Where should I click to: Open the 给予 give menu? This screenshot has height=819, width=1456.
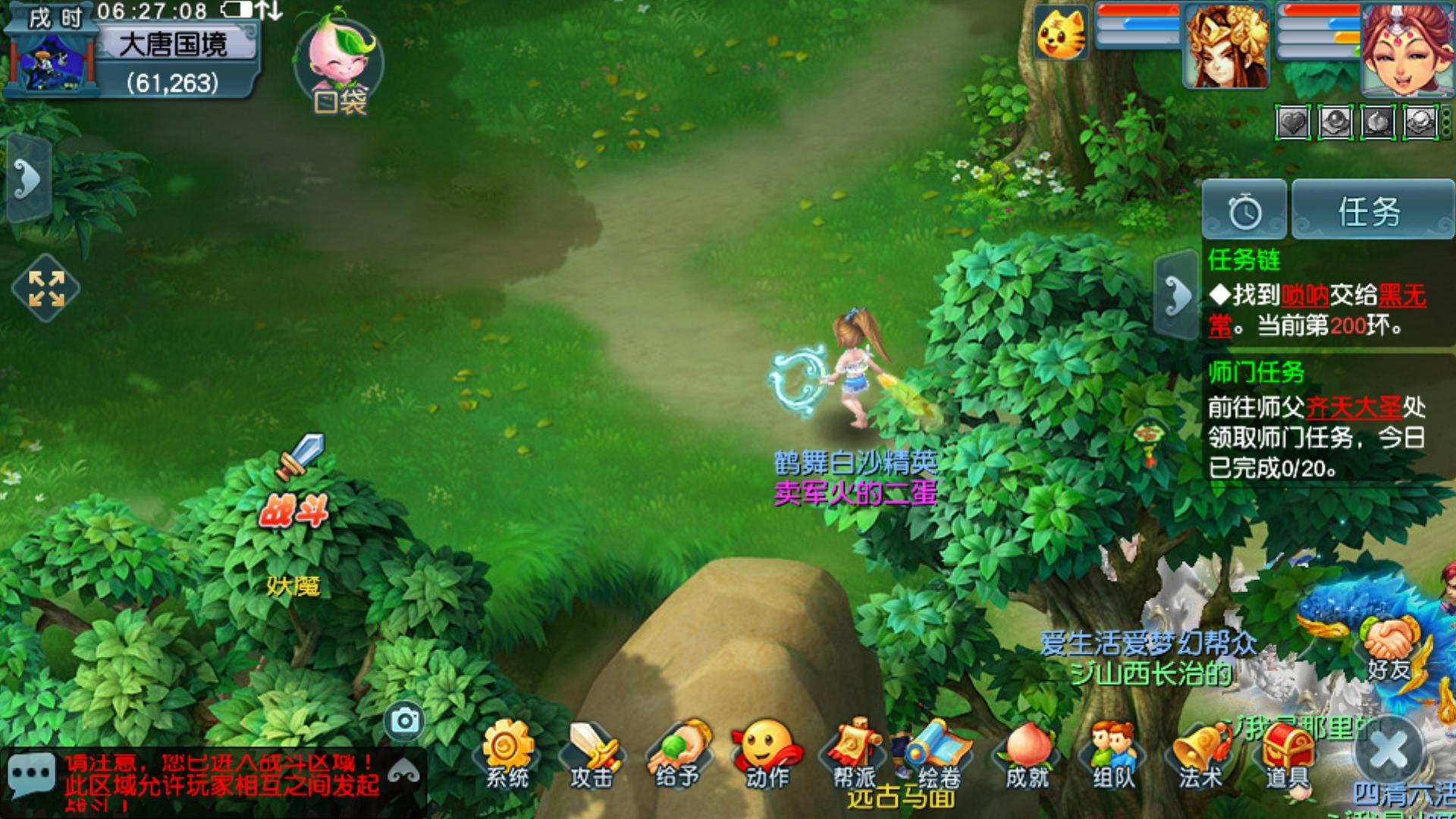click(679, 755)
